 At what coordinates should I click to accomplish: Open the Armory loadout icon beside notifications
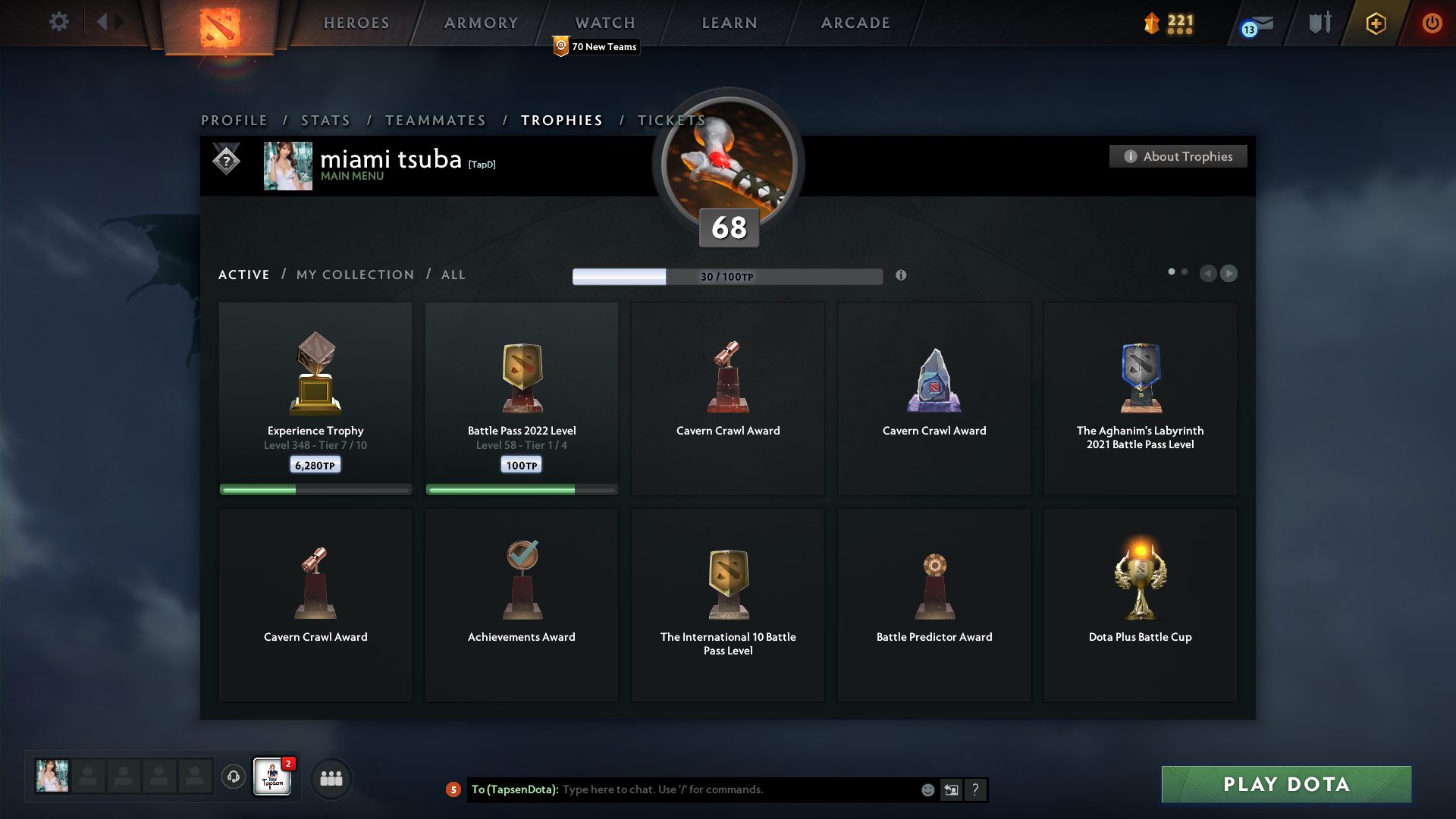[x=1319, y=23]
